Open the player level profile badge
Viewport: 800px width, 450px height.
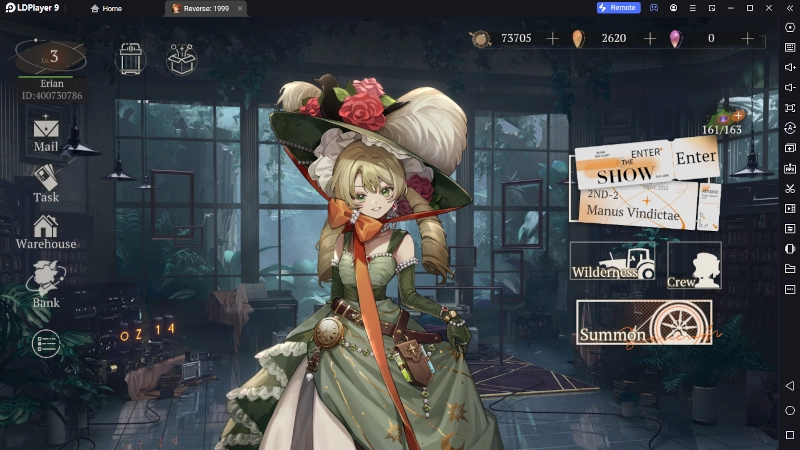pyautogui.click(x=51, y=56)
